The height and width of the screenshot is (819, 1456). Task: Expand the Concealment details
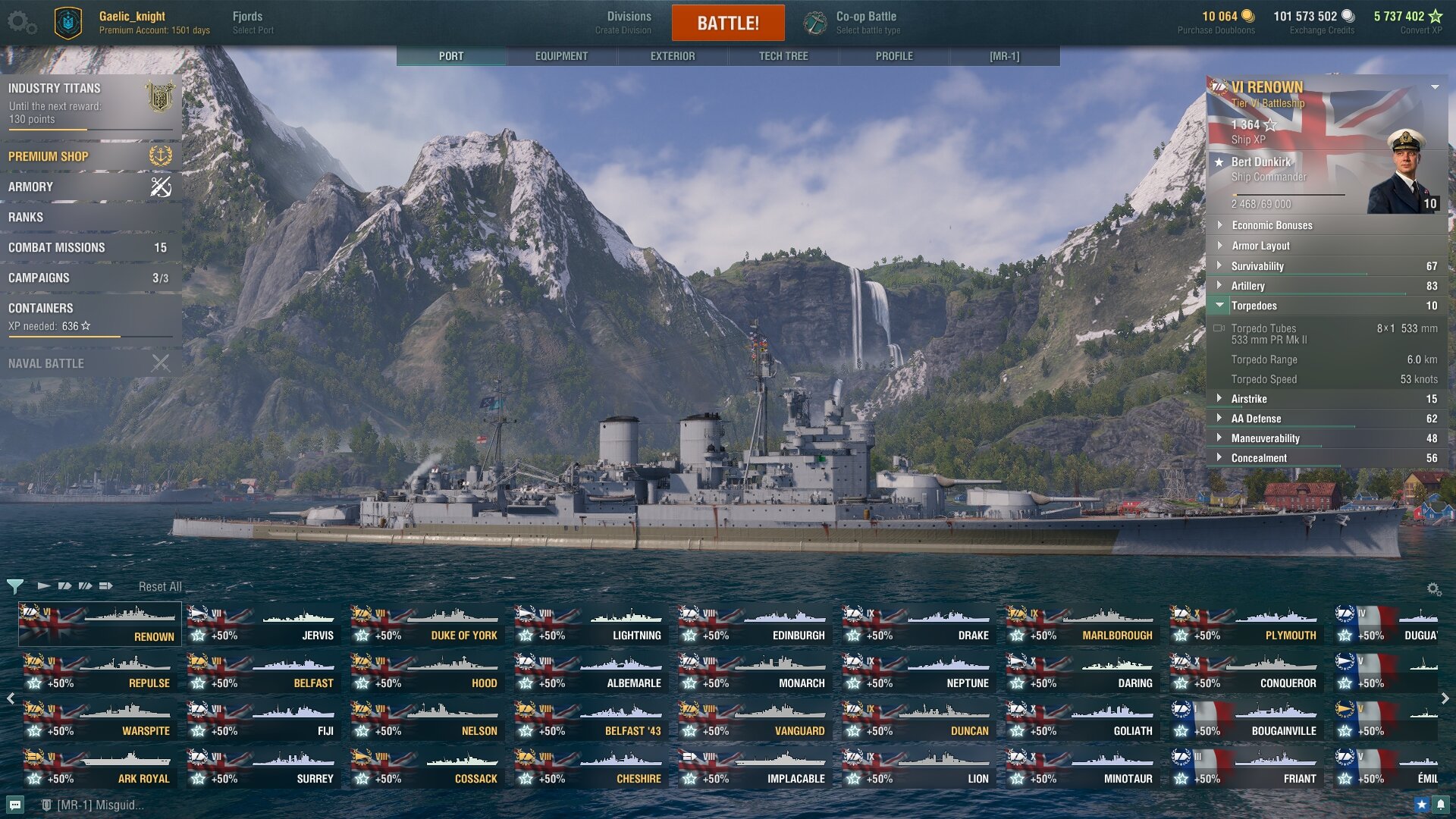click(x=1259, y=458)
